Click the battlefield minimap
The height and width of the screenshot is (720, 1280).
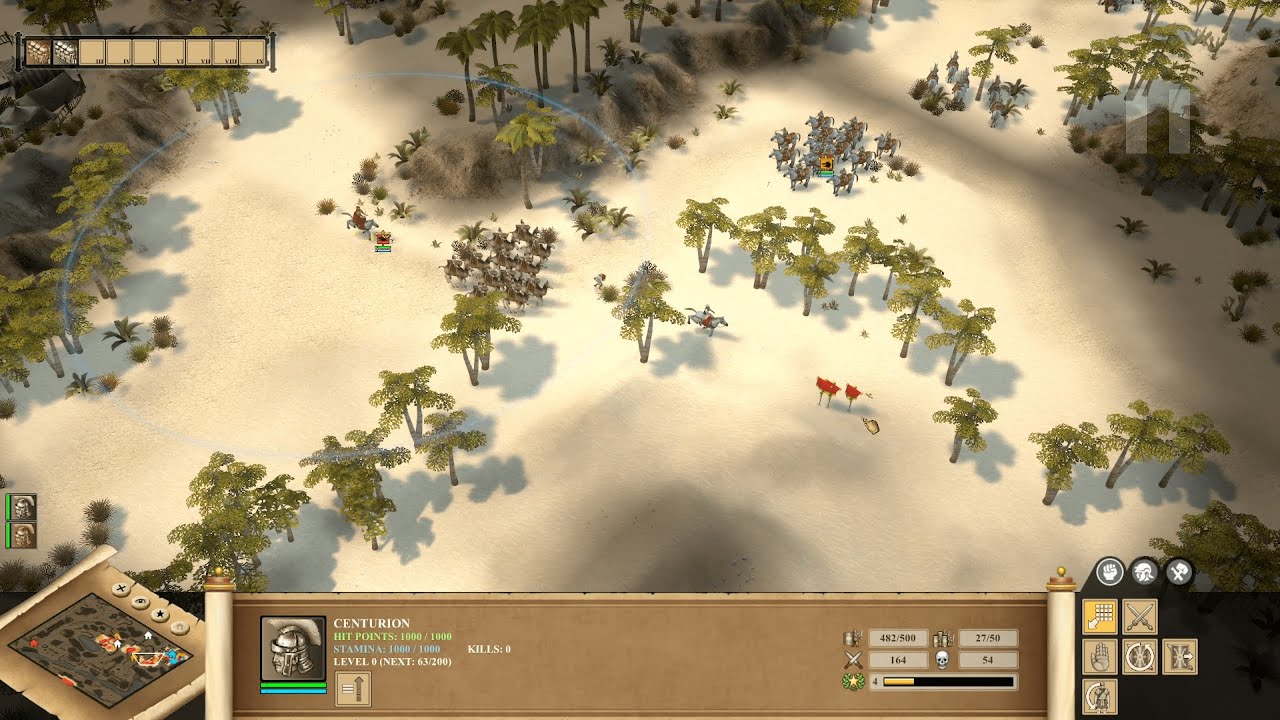[x=95, y=648]
